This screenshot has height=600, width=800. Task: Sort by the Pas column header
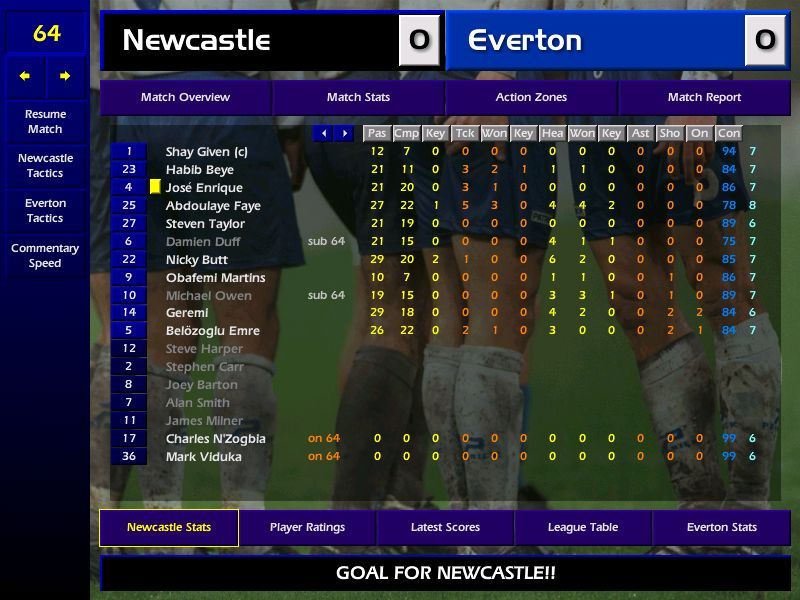[376, 133]
